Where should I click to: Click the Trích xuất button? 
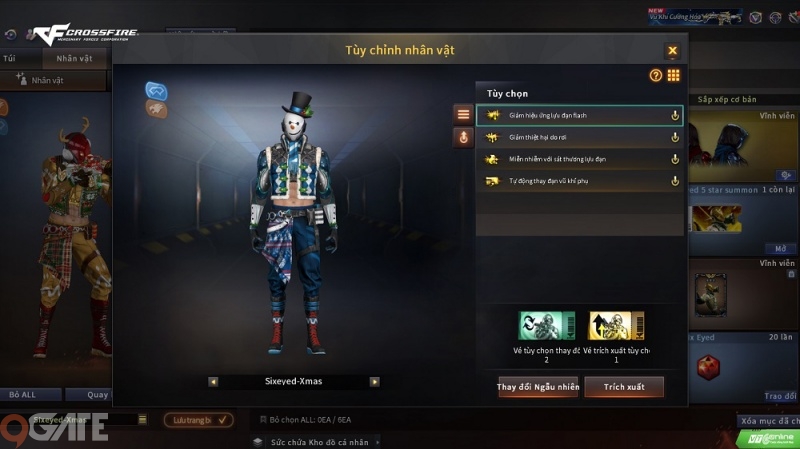pos(624,387)
